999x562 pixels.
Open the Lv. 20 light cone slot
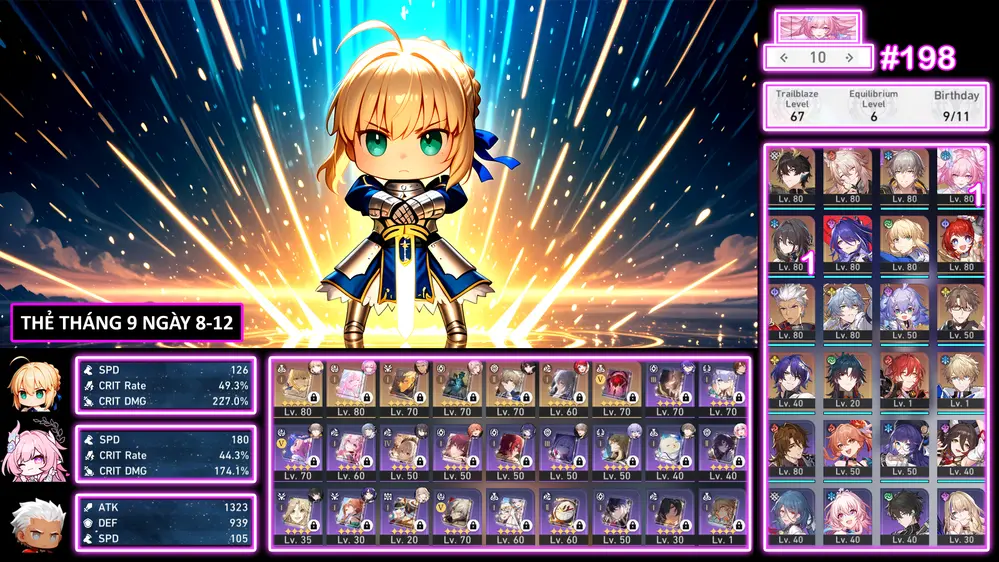coord(405,514)
